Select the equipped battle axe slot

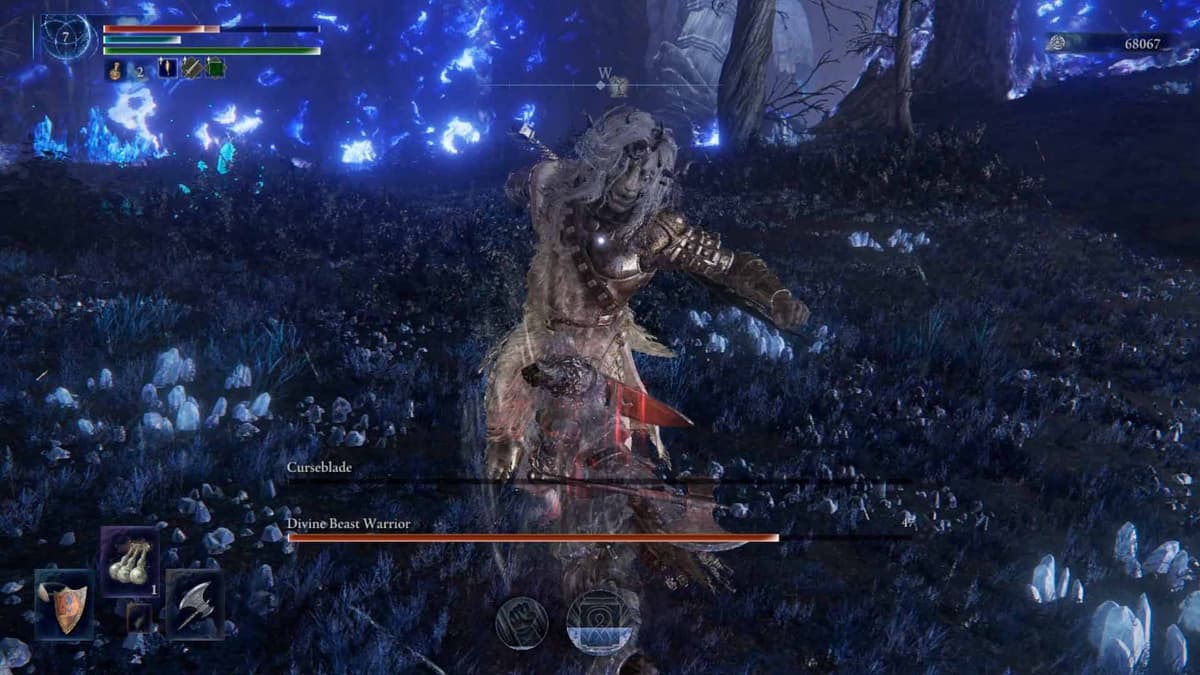195,605
